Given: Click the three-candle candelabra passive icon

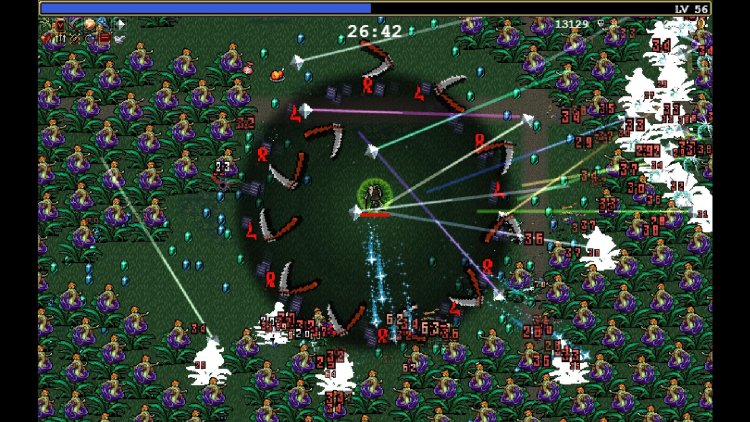Looking at the screenshot, I should [x=60, y=39].
